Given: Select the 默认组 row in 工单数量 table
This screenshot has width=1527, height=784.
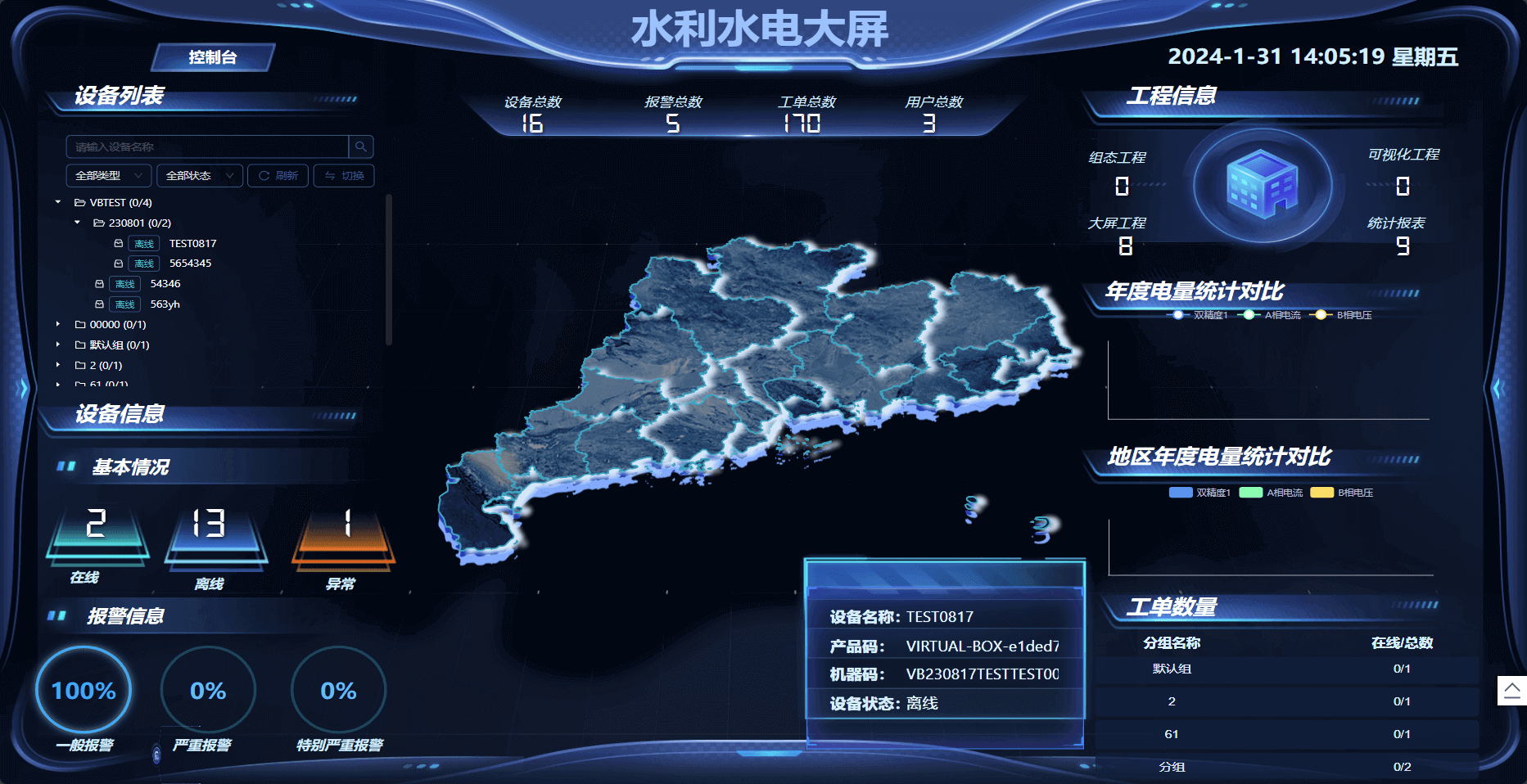Looking at the screenshot, I should tap(1172, 669).
